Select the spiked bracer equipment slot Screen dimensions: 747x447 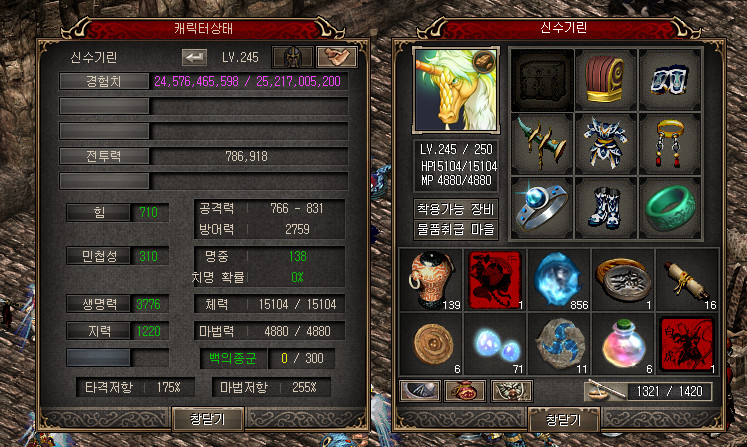542,143
